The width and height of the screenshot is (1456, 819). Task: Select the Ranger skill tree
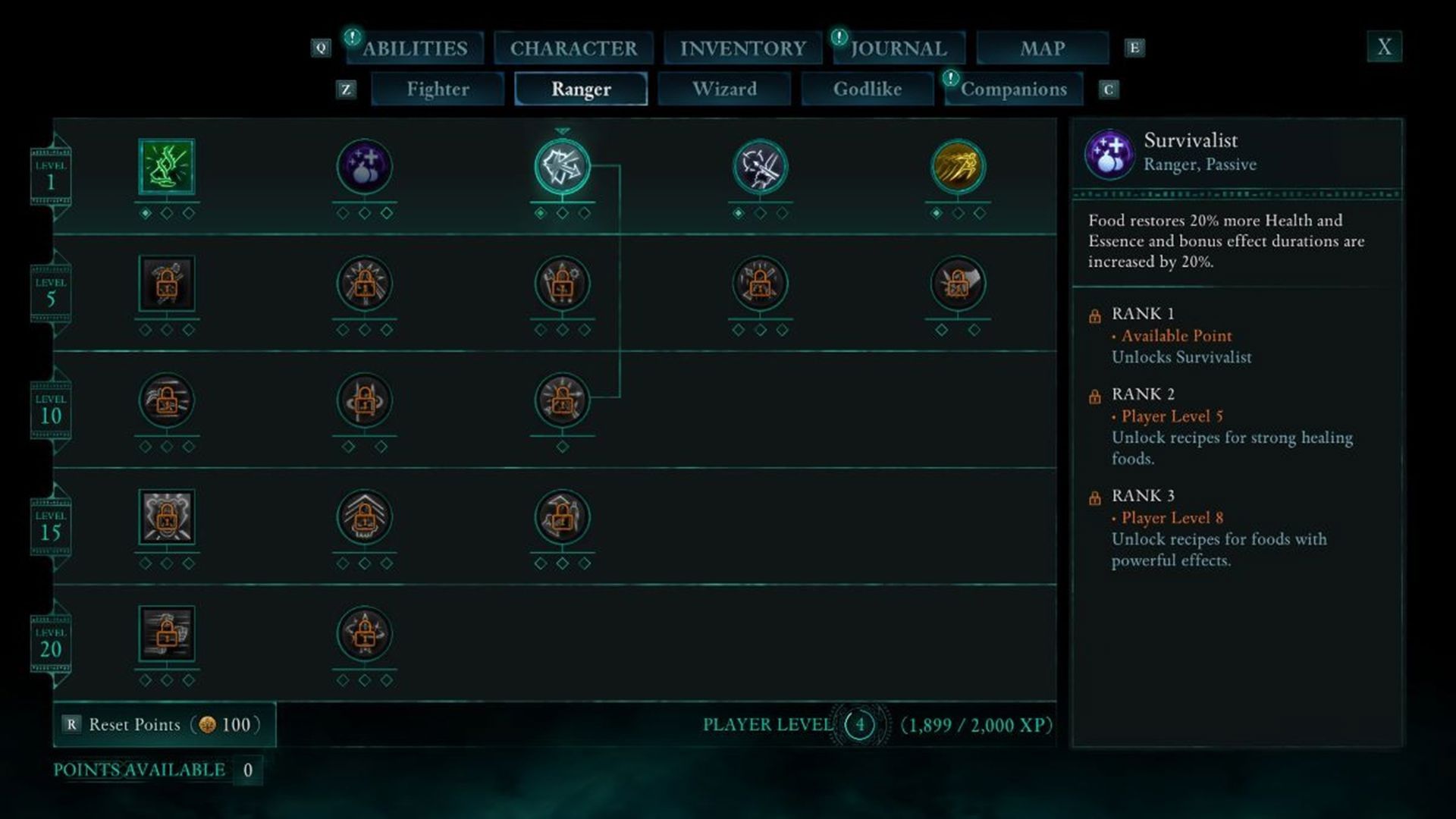581,89
